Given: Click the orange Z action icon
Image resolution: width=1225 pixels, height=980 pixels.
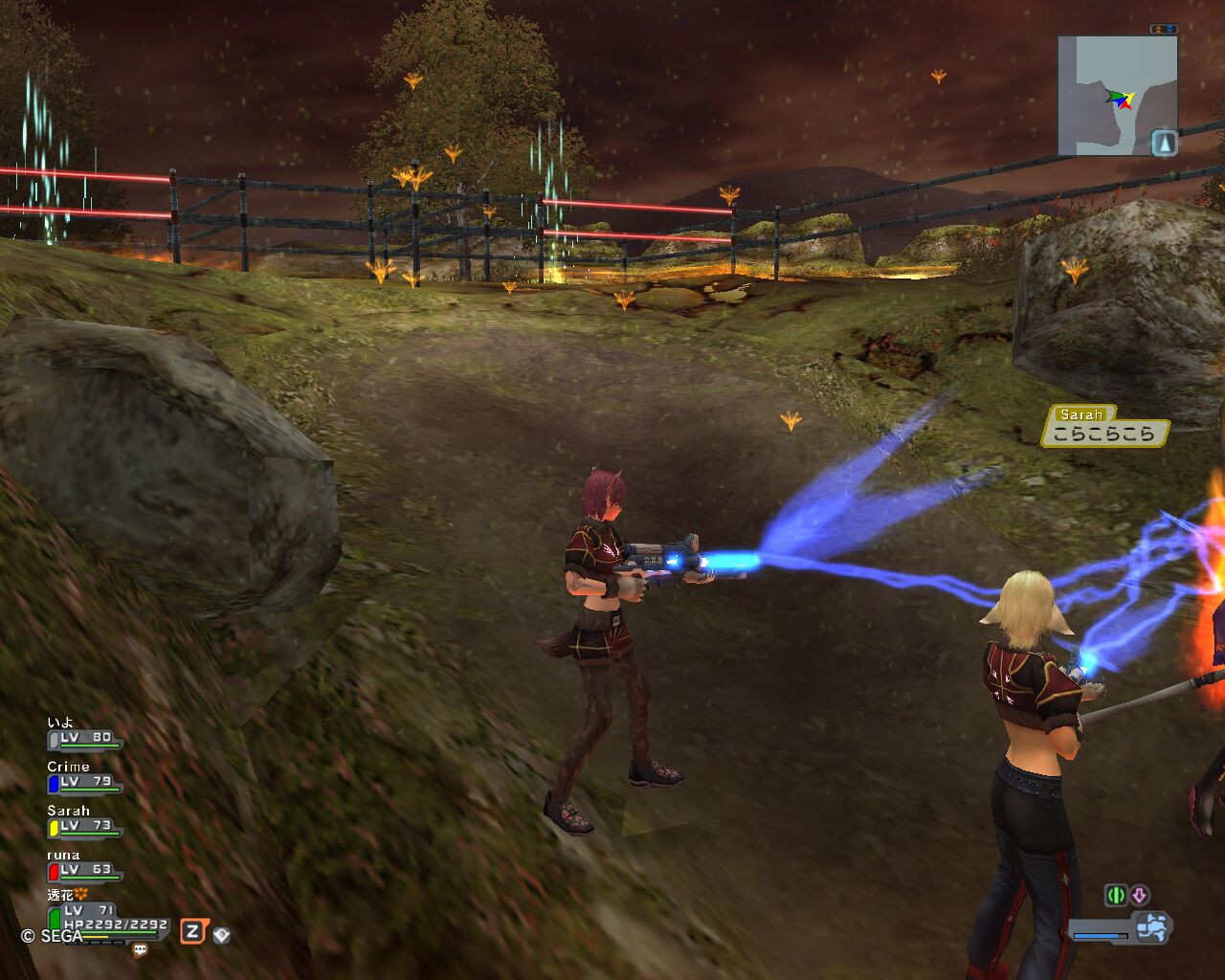Looking at the screenshot, I should (193, 931).
